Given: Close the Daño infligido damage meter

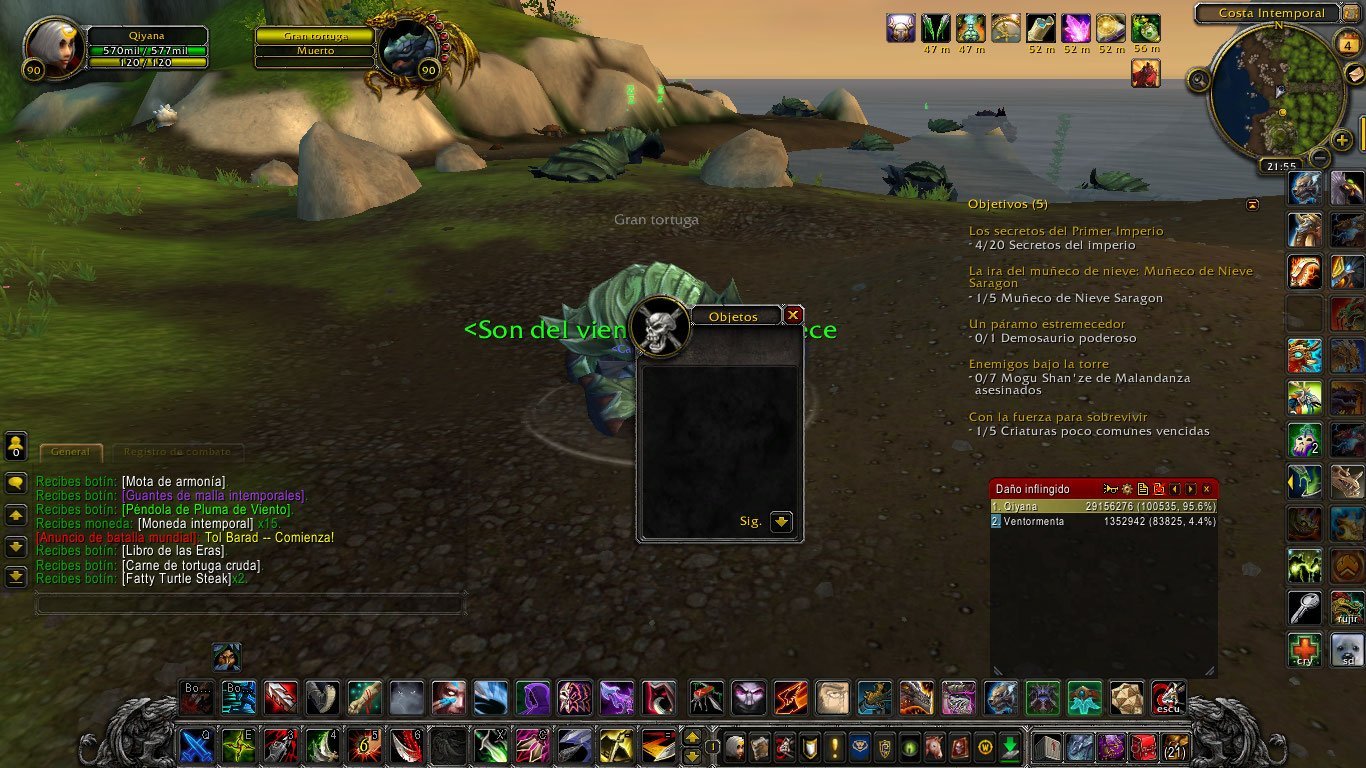Looking at the screenshot, I should click(1207, 489).
